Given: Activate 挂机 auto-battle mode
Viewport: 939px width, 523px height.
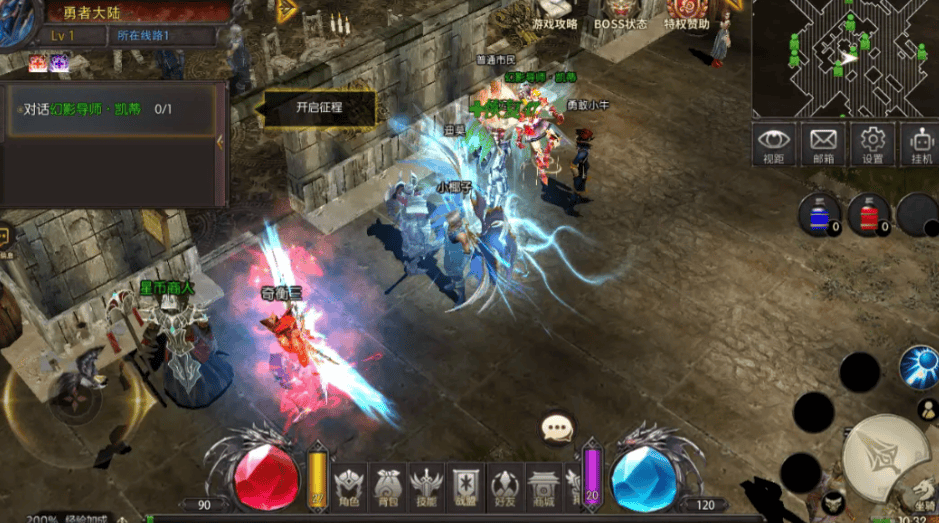Looking at the screenshot, I should [920, 145].
